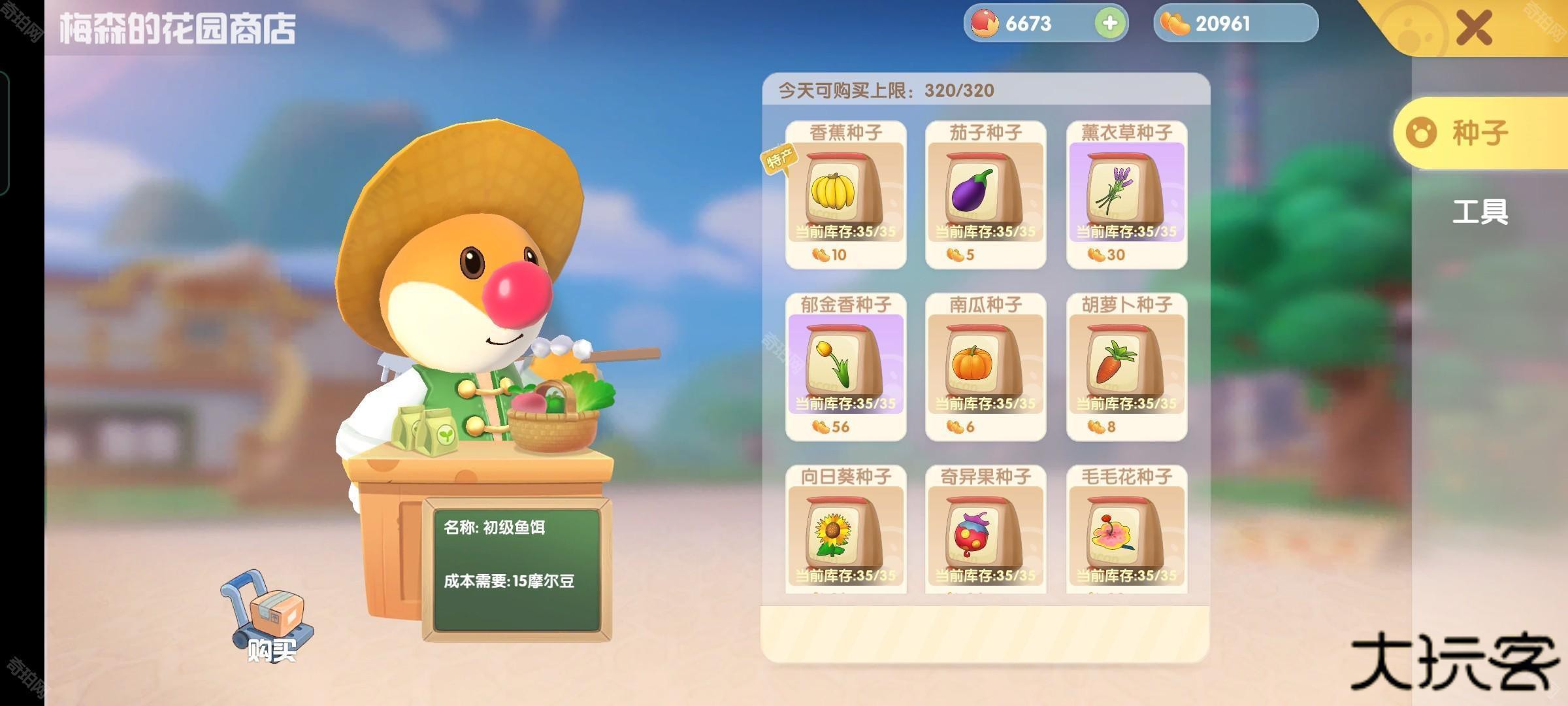This screenshot has width=1568, height=706.
Task: Select the 郁金香种子 tulip seed item
Action: point(845,366)
